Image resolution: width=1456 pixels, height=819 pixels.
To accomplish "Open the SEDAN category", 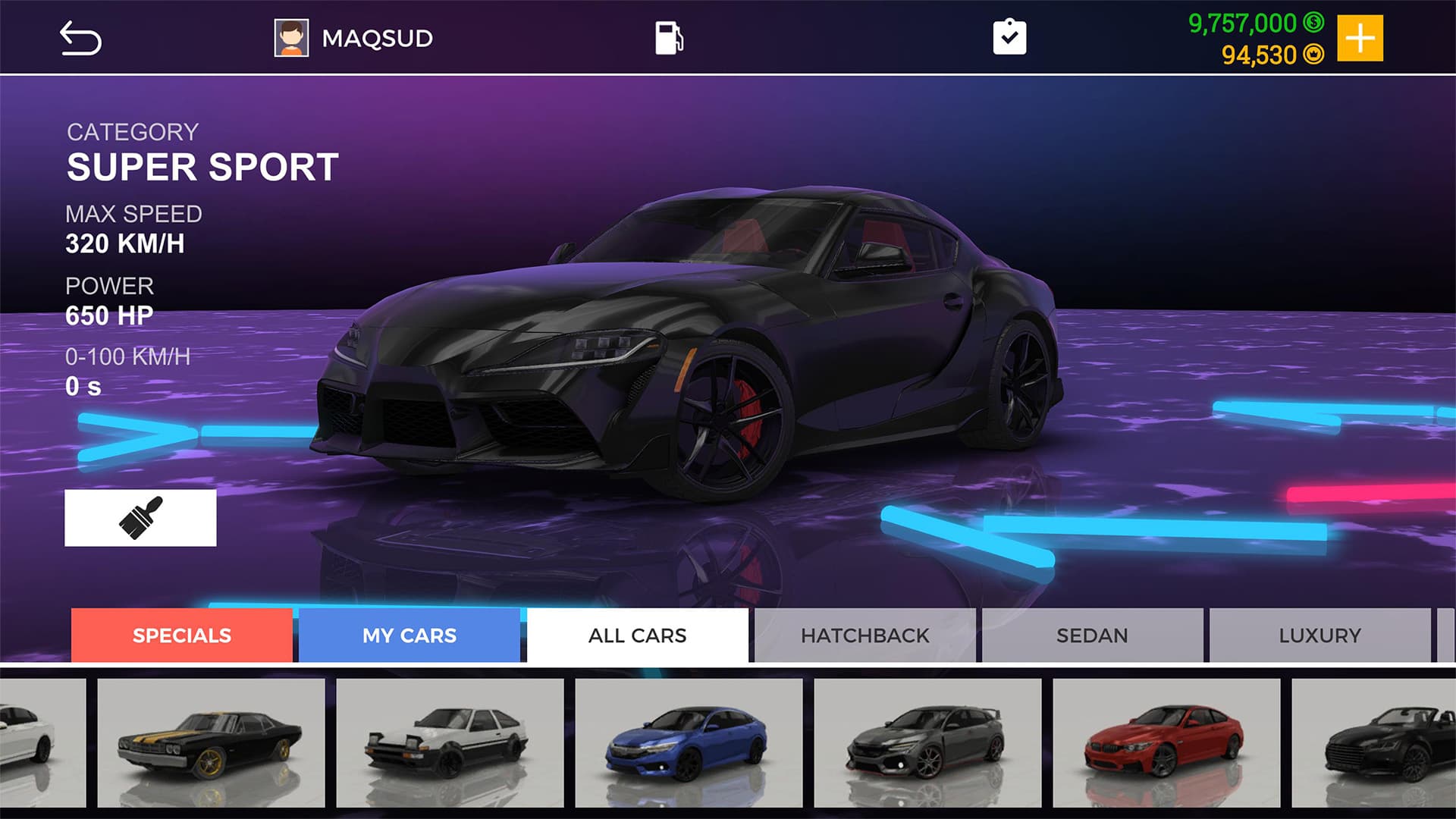I will [1092, 635].
